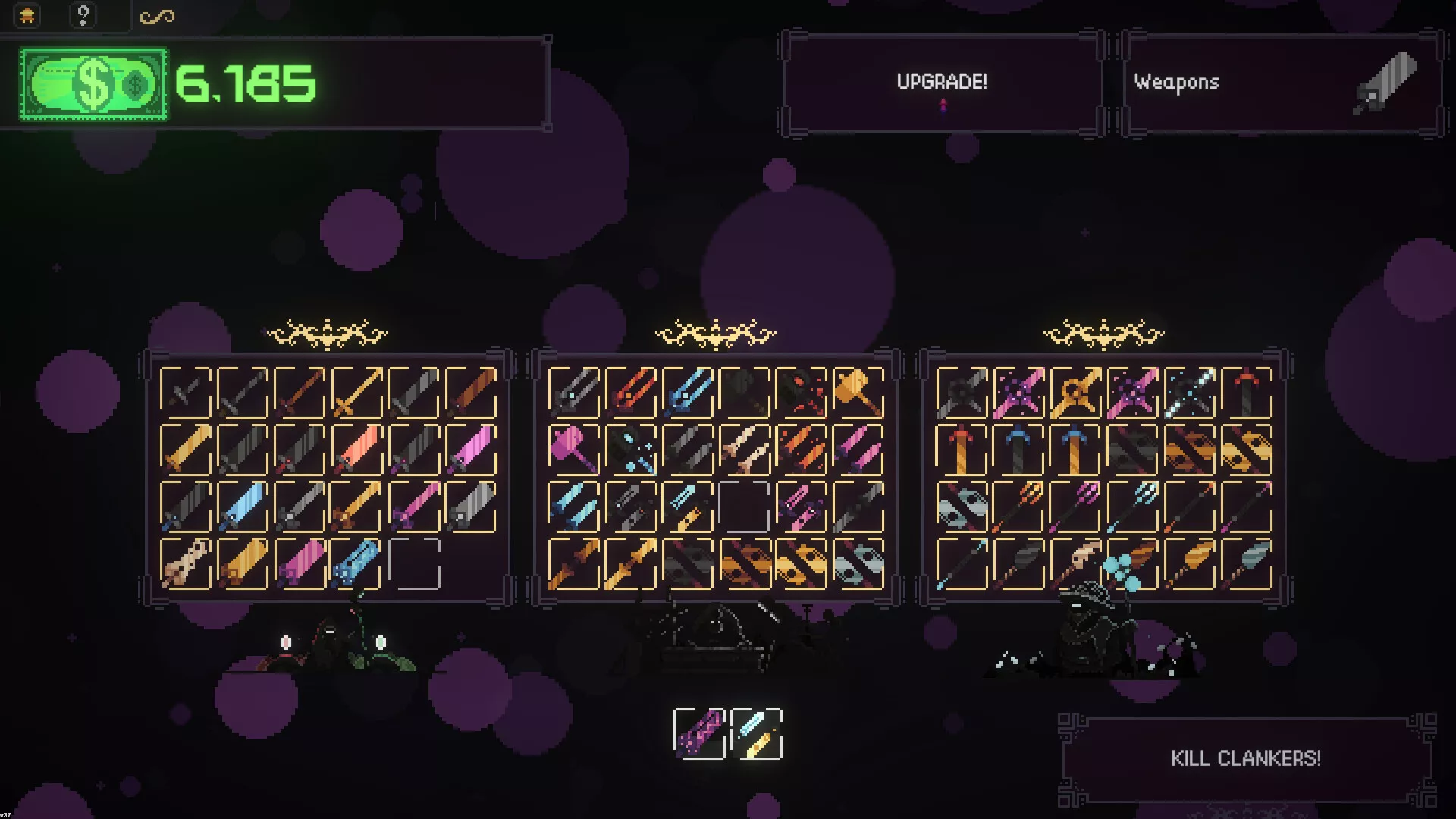Select the light blue trident
The width and height of the screenshot is (1456, 819).
(1132, 506)
